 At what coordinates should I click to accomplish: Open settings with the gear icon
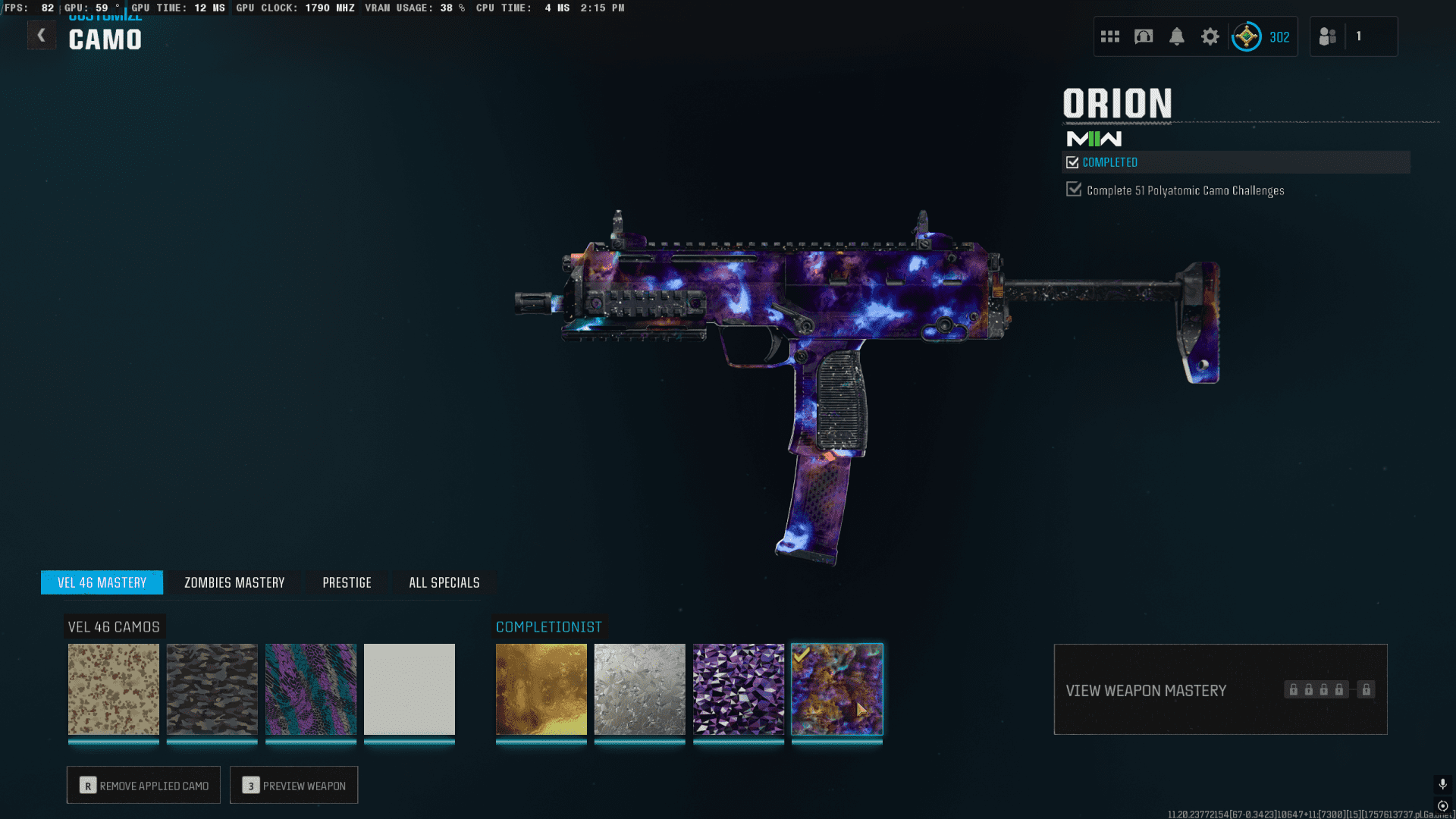[x=1210, y=36]
